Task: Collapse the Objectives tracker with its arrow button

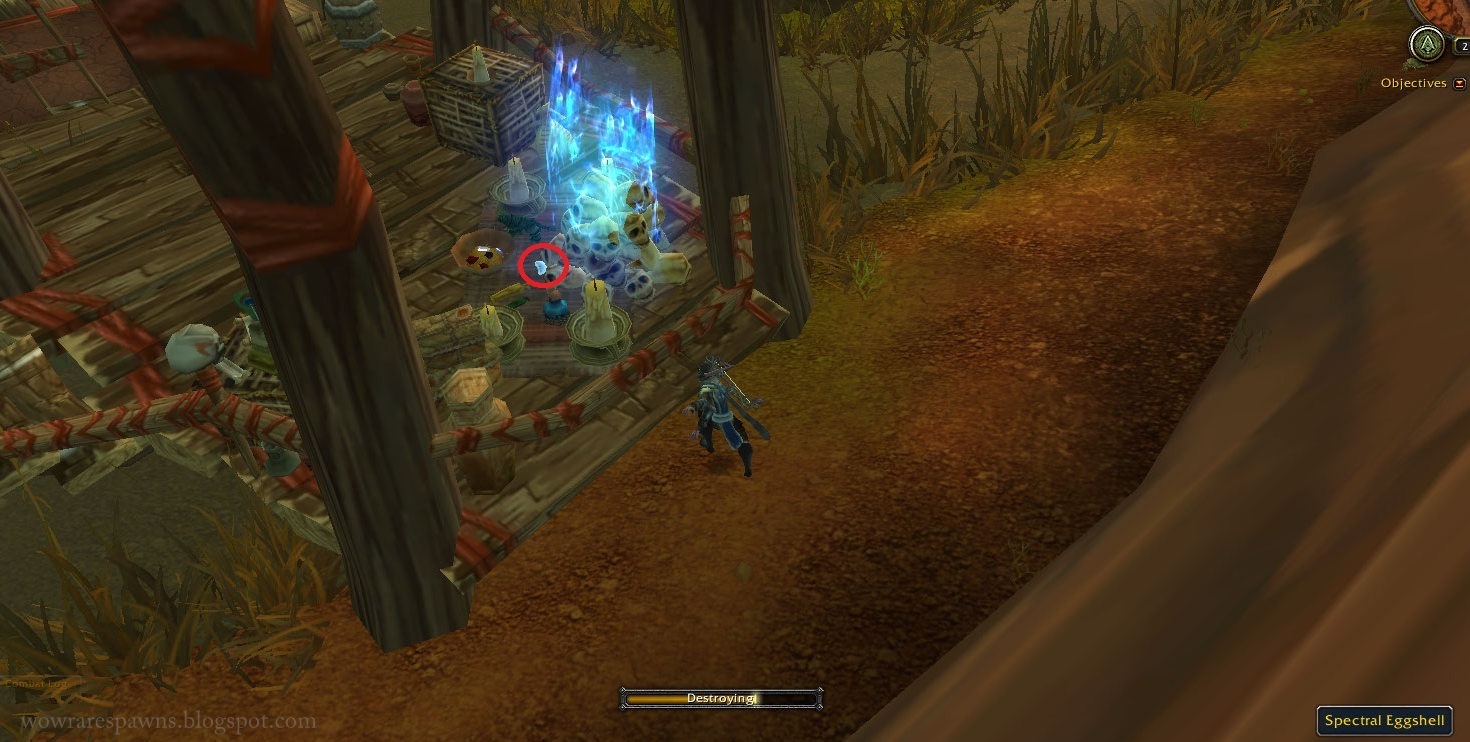Action: 1459,83
